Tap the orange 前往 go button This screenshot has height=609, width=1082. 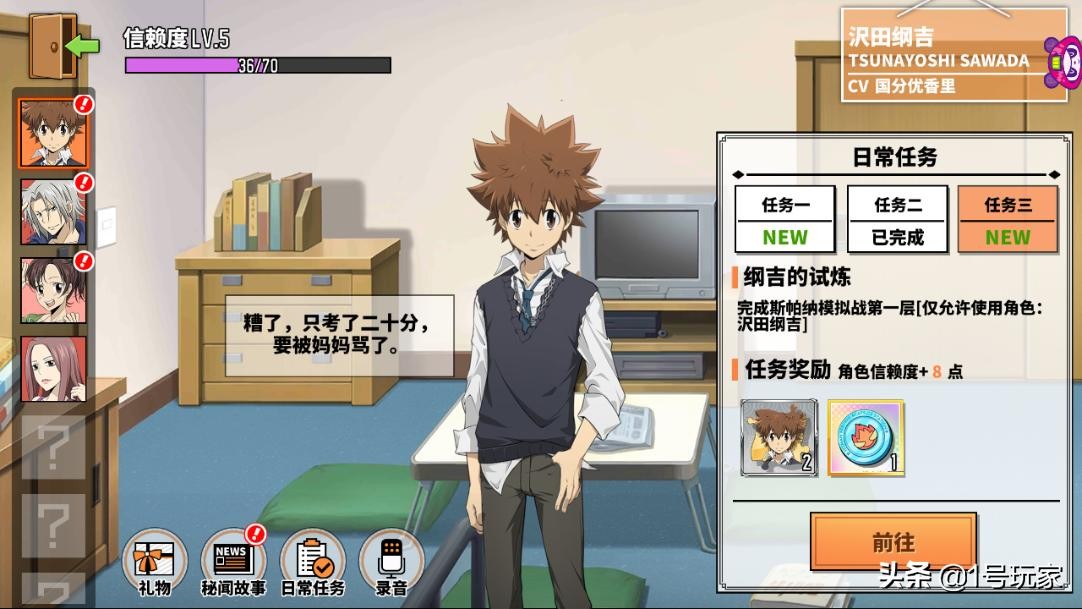tap(893, 542)
